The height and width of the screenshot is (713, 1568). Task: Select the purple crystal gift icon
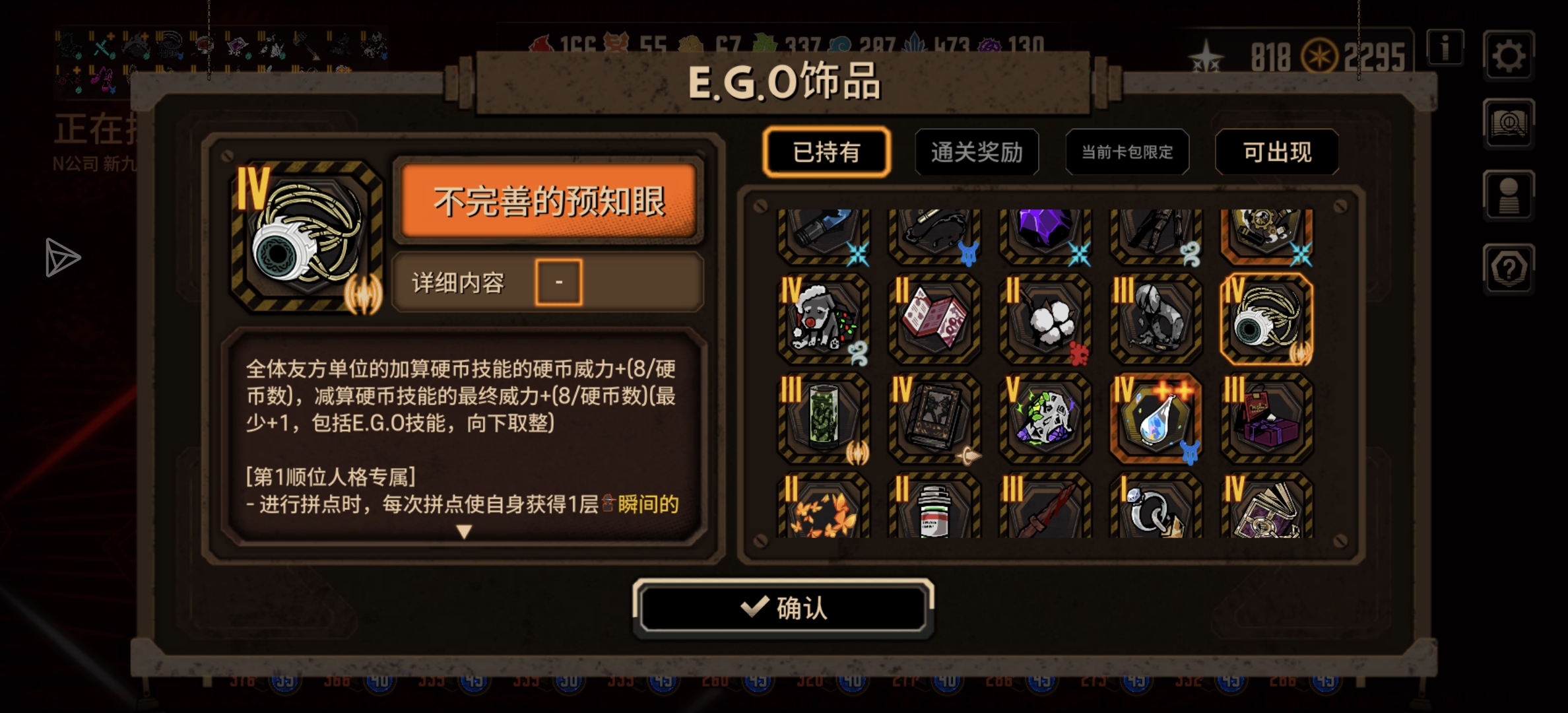(1044, 232)
